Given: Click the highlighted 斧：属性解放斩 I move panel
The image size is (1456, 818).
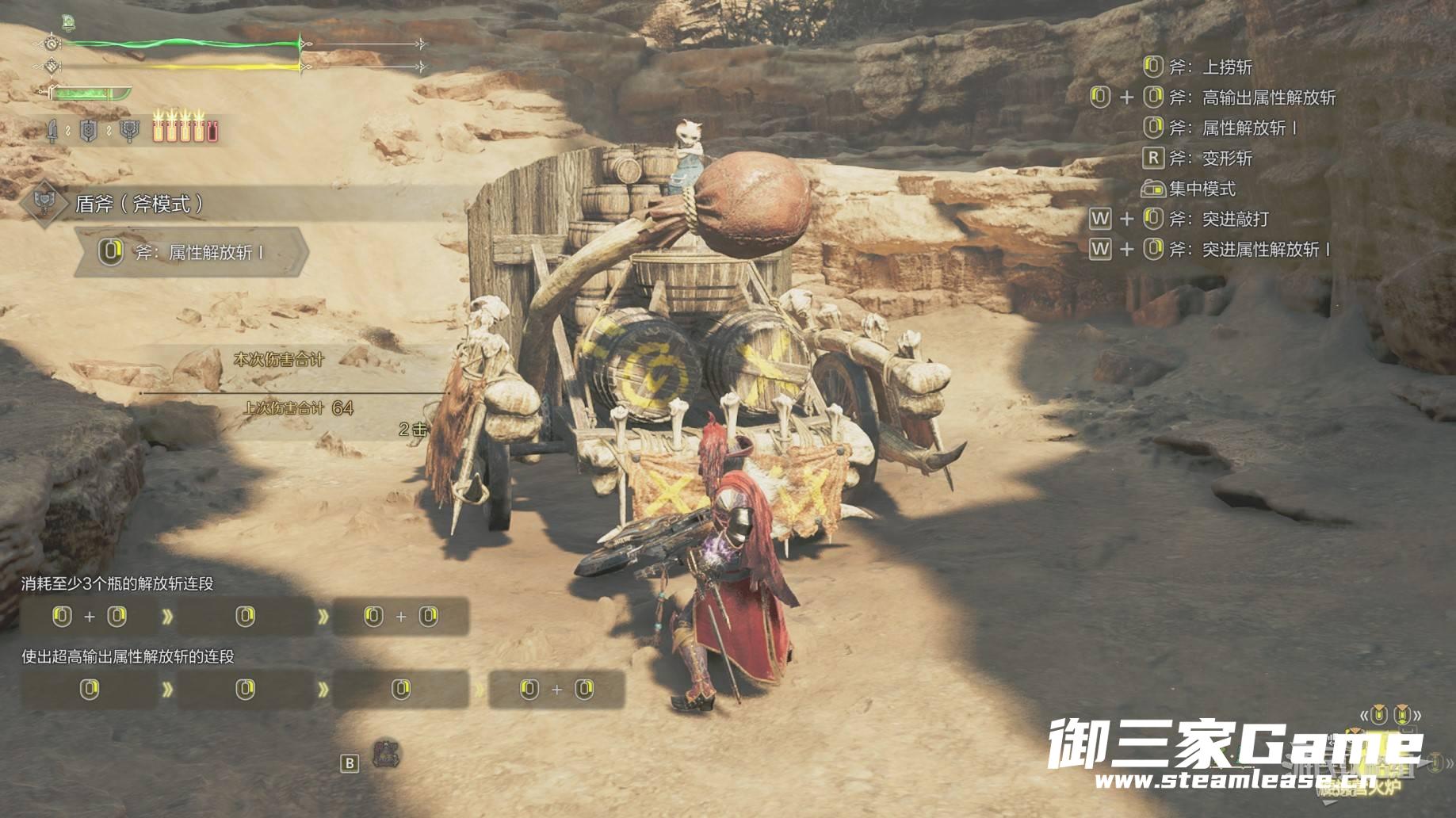Looking at the screenshot, I should [x=192, y=252].
